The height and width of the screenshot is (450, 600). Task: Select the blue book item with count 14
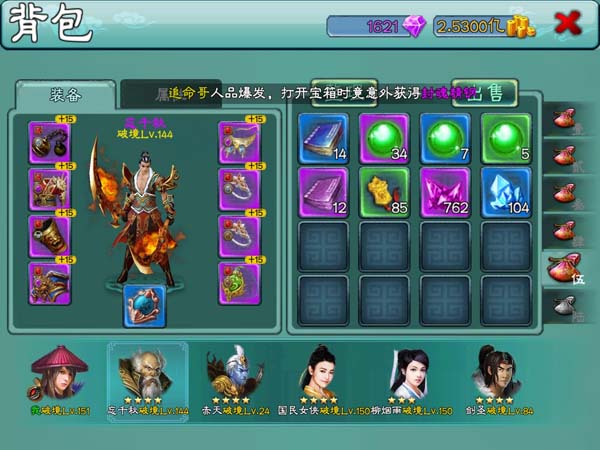tap(323, 138)
